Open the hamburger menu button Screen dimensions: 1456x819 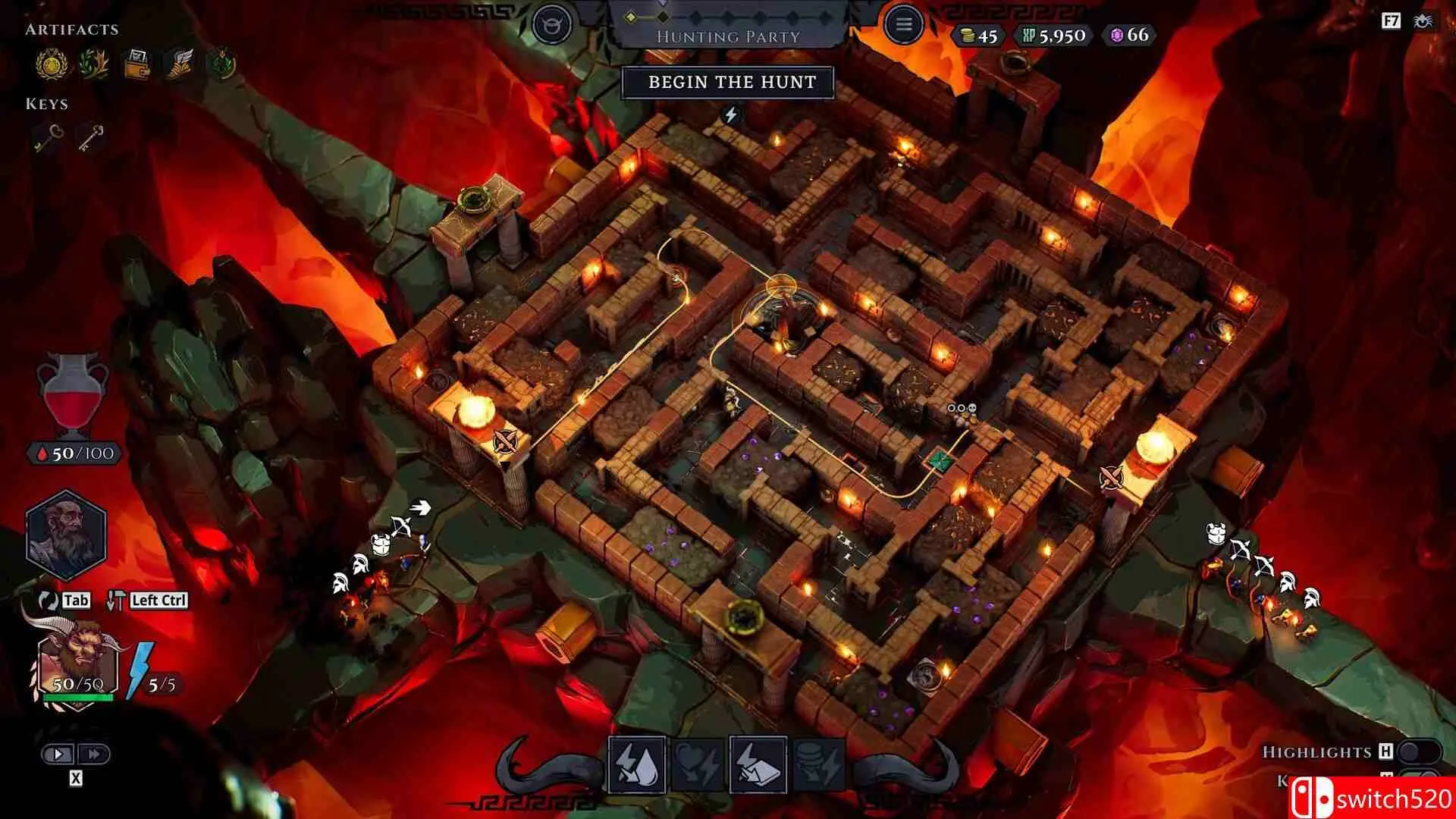[902, 25]
